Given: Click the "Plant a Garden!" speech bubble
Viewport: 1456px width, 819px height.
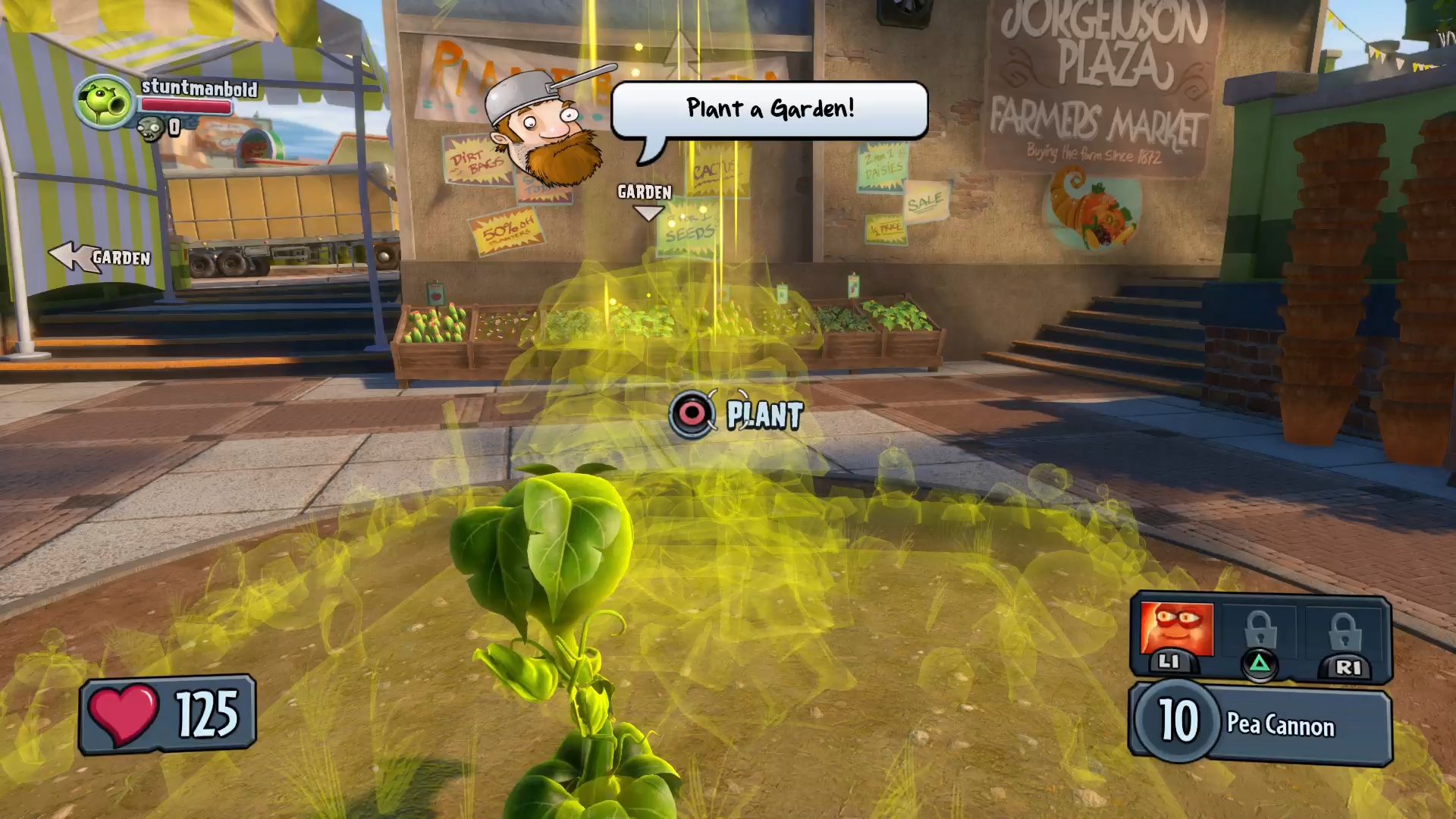Looking at the screenshot, I should [769, 109].
